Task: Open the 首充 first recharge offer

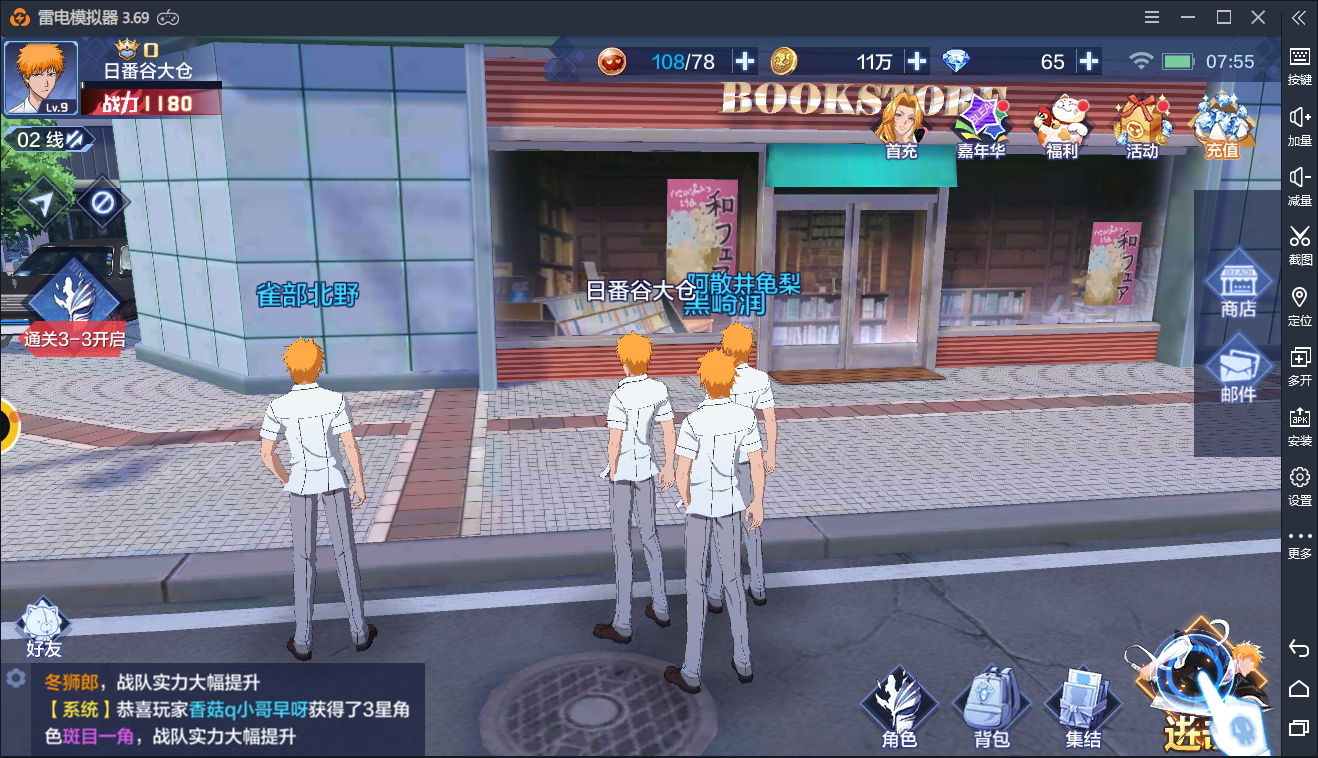Action: pyautogui.click(x=900, y=128)
